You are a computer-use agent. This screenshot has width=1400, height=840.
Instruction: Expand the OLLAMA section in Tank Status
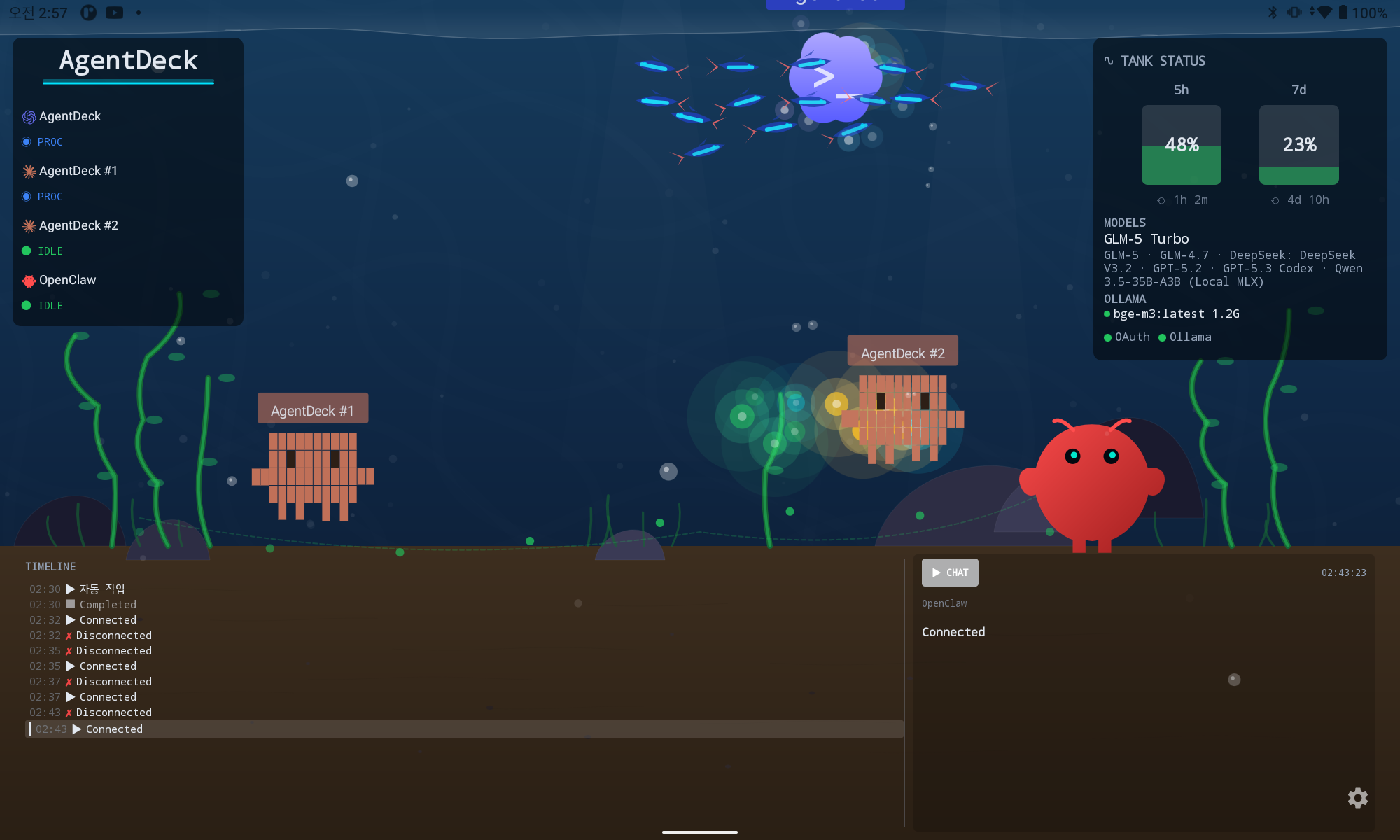point(1124,299)
